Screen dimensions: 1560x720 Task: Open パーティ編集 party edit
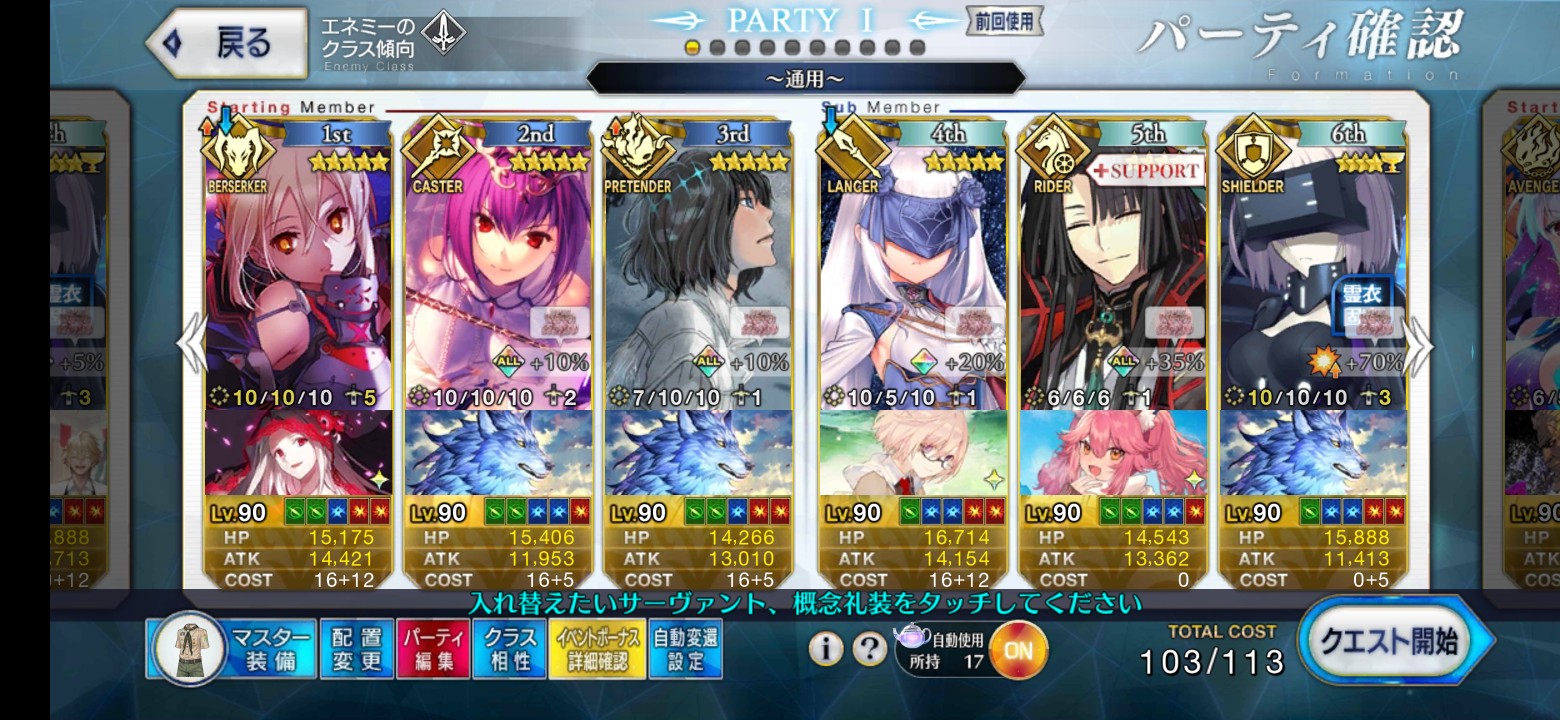coord(434,649)
